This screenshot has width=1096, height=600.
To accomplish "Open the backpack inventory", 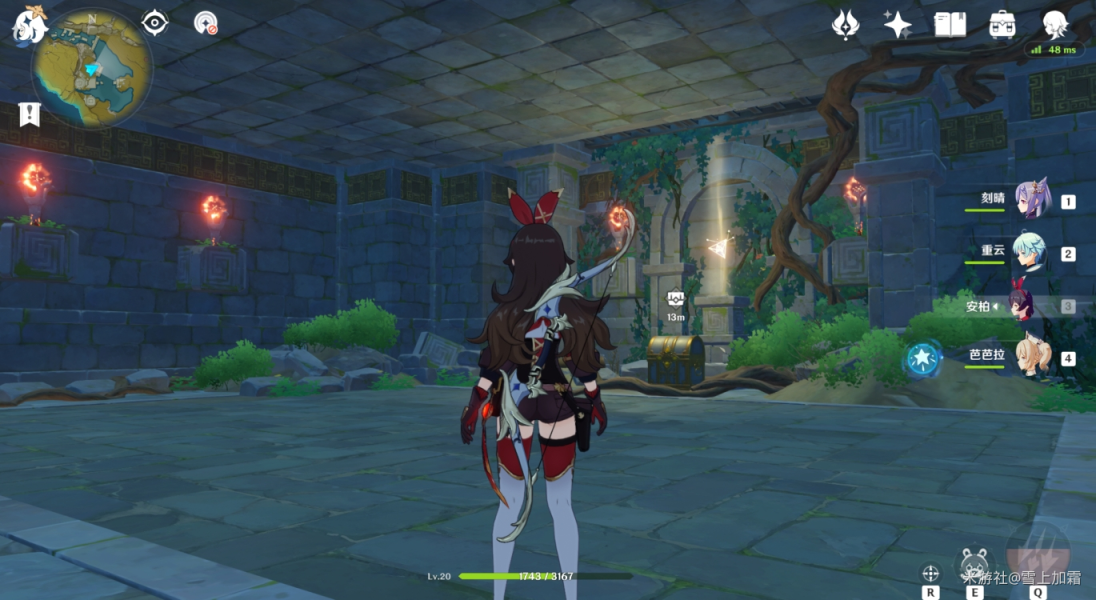I will pos(1002,25).
